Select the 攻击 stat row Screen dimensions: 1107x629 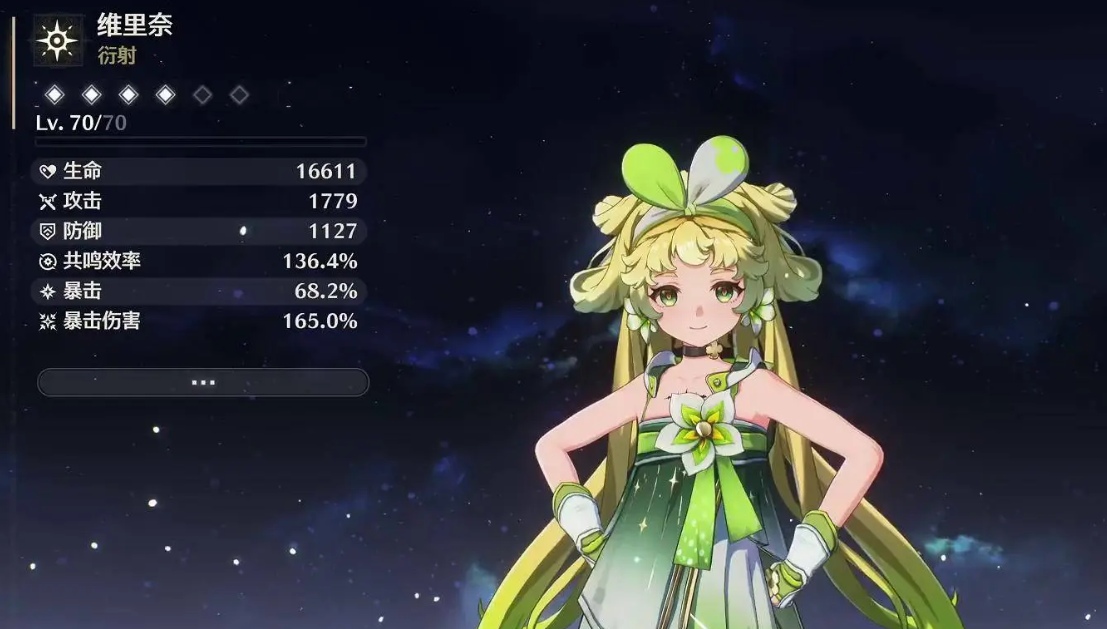pos(200,201)
